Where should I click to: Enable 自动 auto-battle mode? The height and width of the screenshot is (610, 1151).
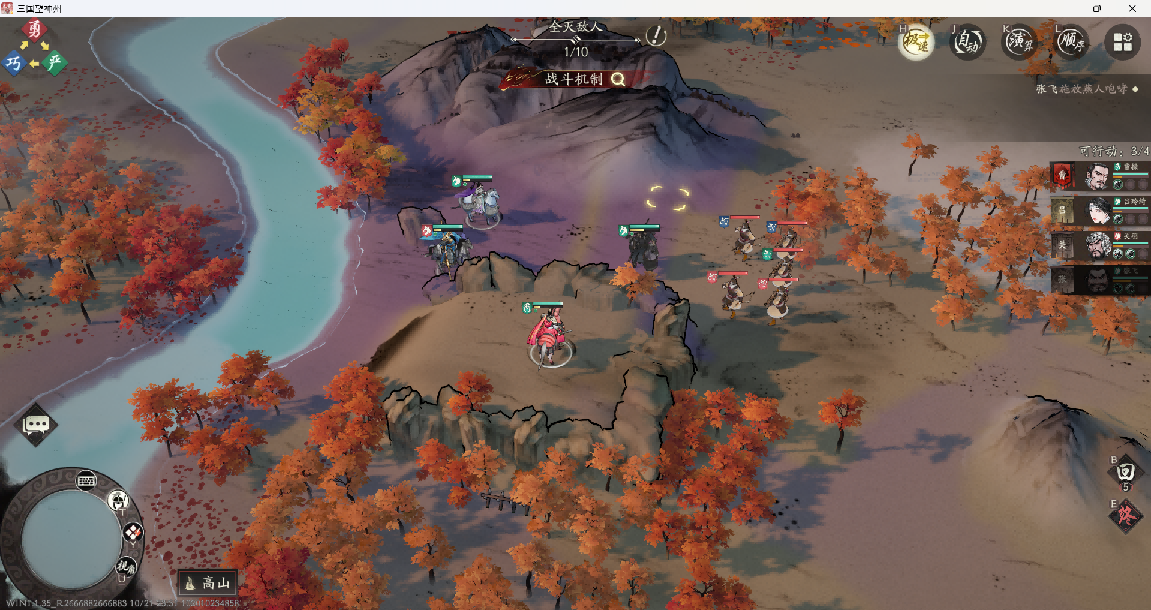pyautogui.click(x=967, y=42)
